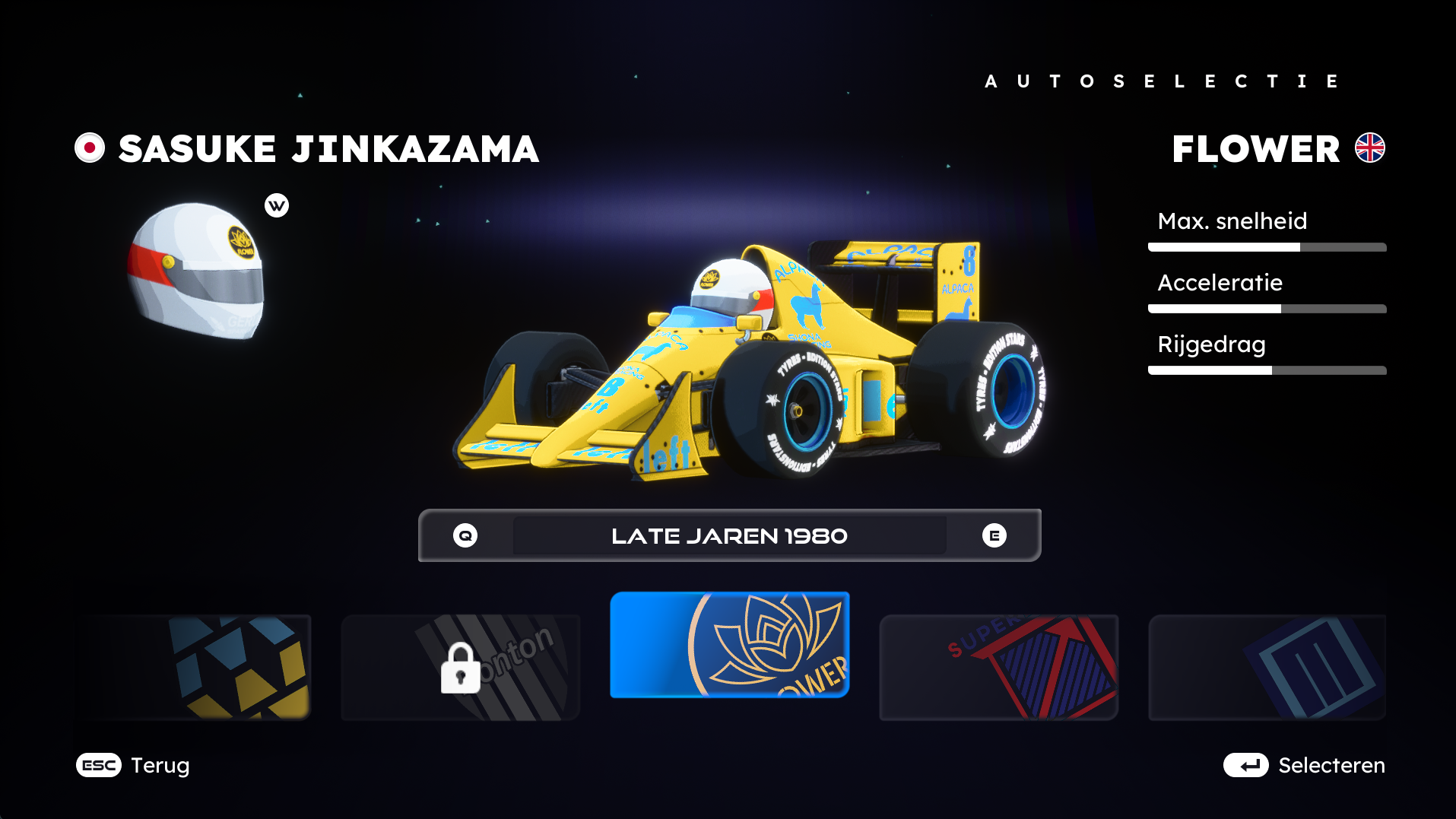Viewport: 1456px width, 819px height.
Task: Switch to the next era with the E arrow
Action: (994, 535)
